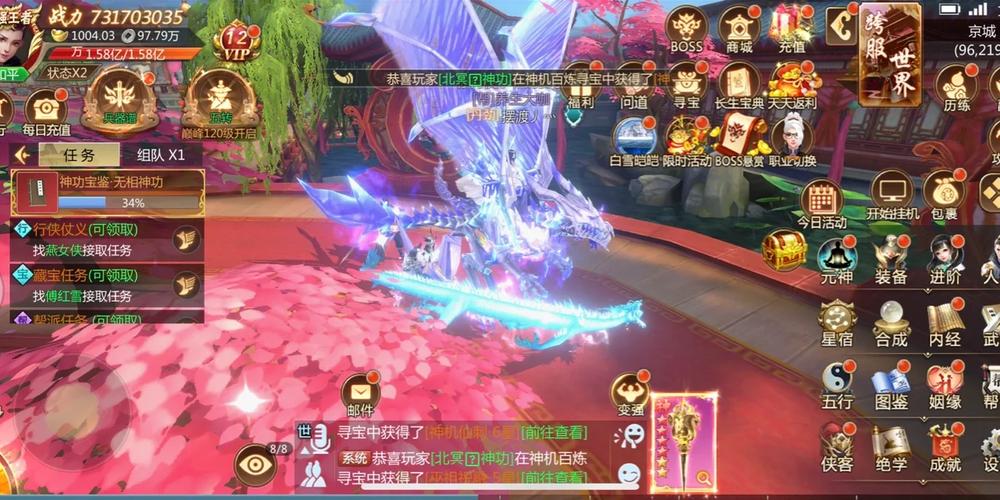Open the 星宿 constellation menu

pyautogui.click(x=836, y=320)
